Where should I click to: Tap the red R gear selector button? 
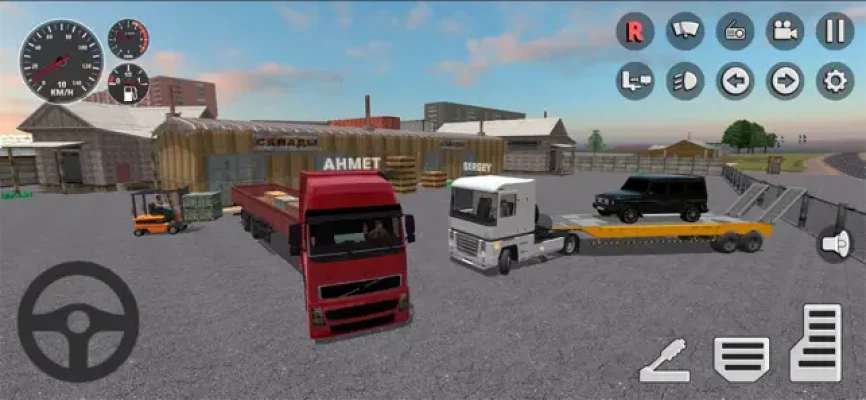tap(635, 31)
